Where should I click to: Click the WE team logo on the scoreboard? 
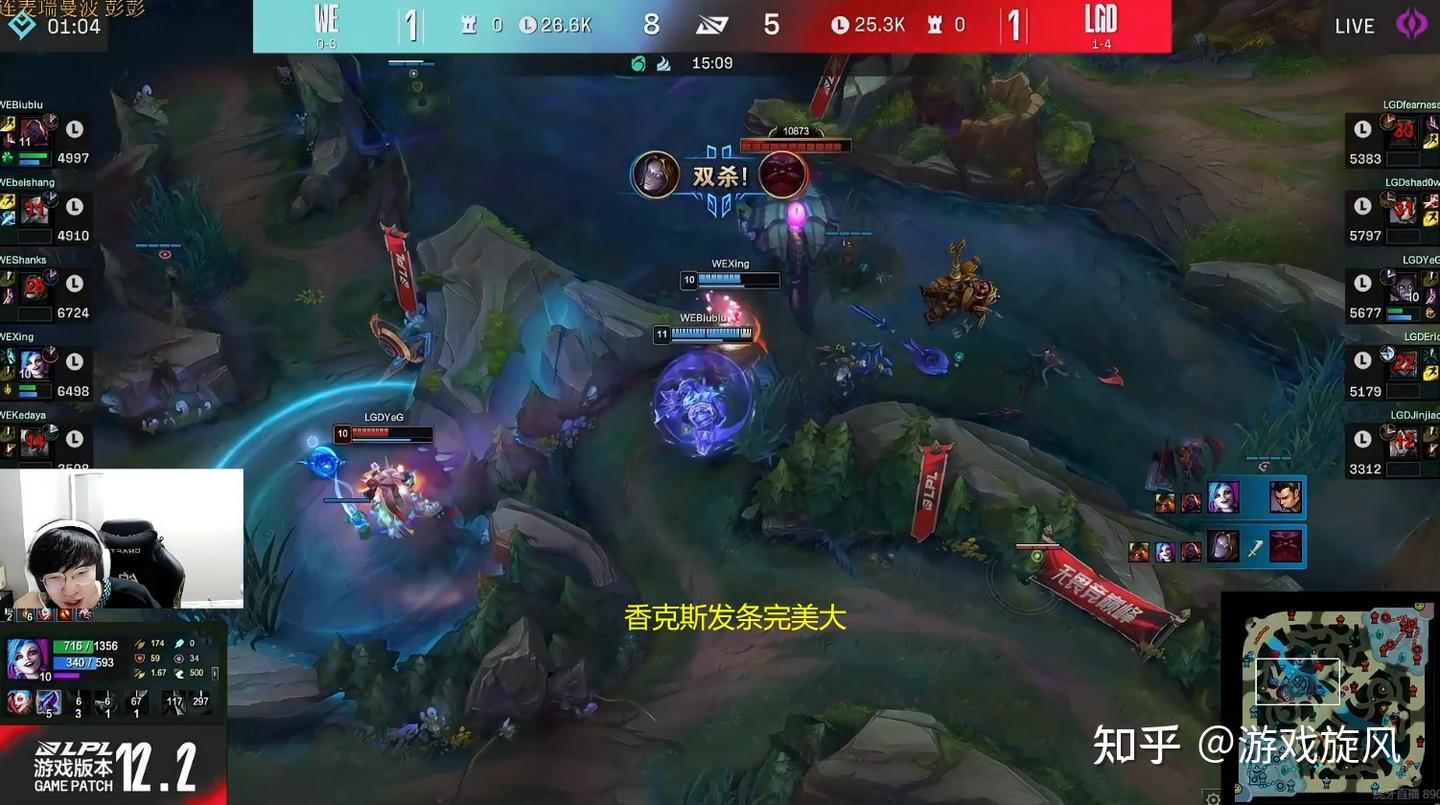point(327,20)
